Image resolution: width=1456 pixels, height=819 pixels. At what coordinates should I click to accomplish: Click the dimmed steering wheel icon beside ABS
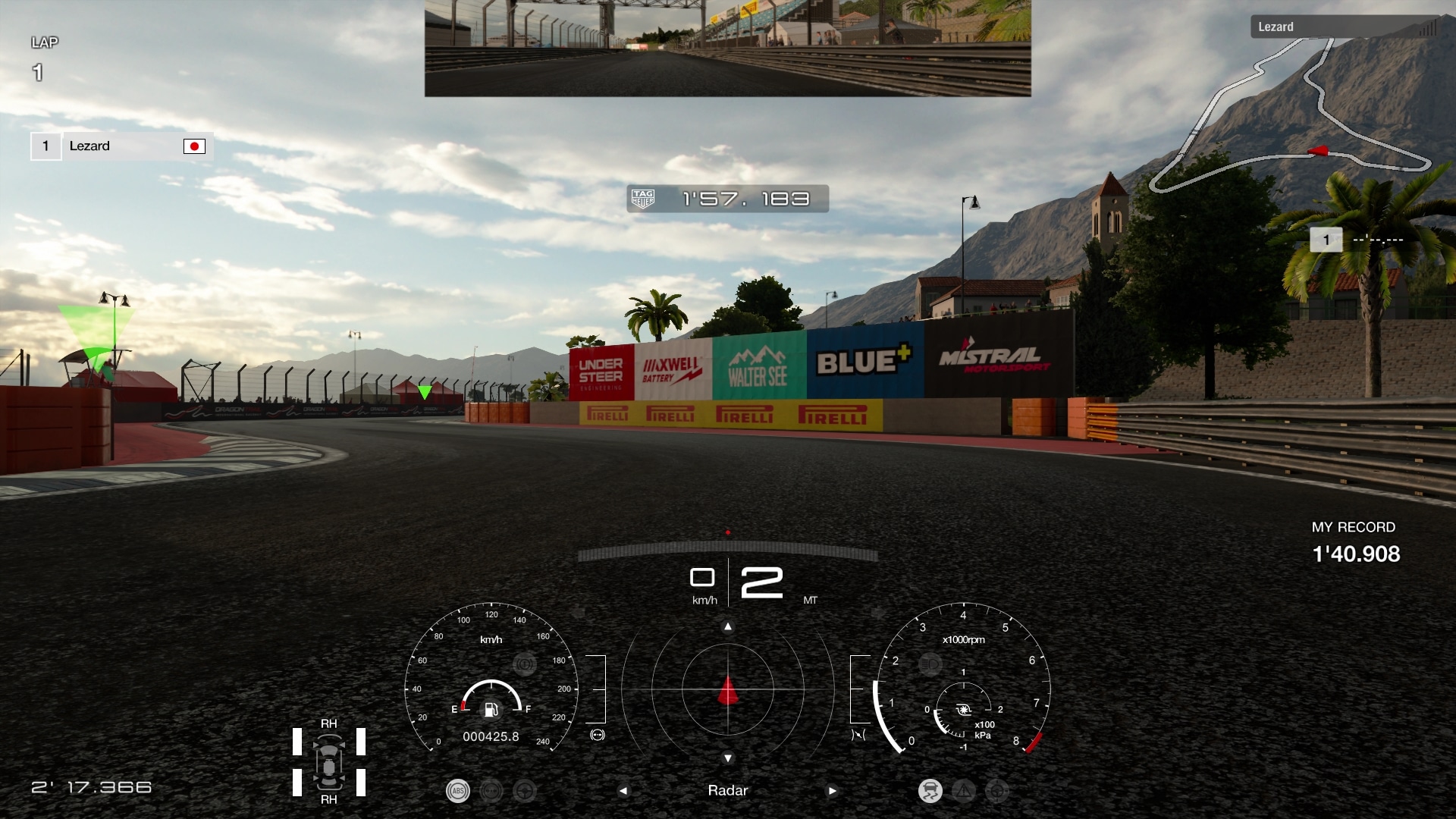[x=524, y=791]
